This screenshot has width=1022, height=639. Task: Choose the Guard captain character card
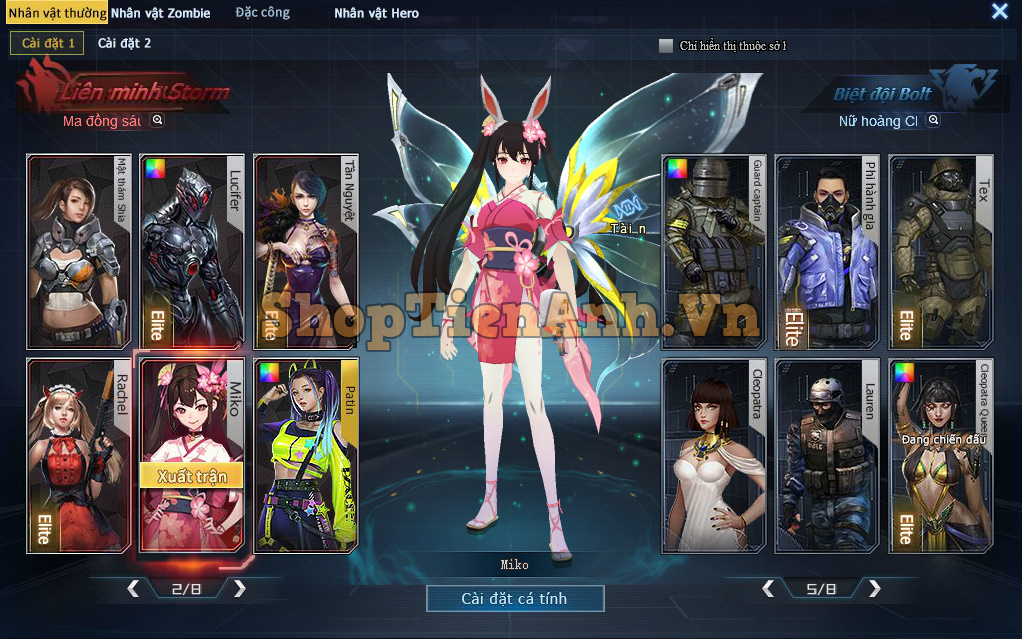coord(714,250)
